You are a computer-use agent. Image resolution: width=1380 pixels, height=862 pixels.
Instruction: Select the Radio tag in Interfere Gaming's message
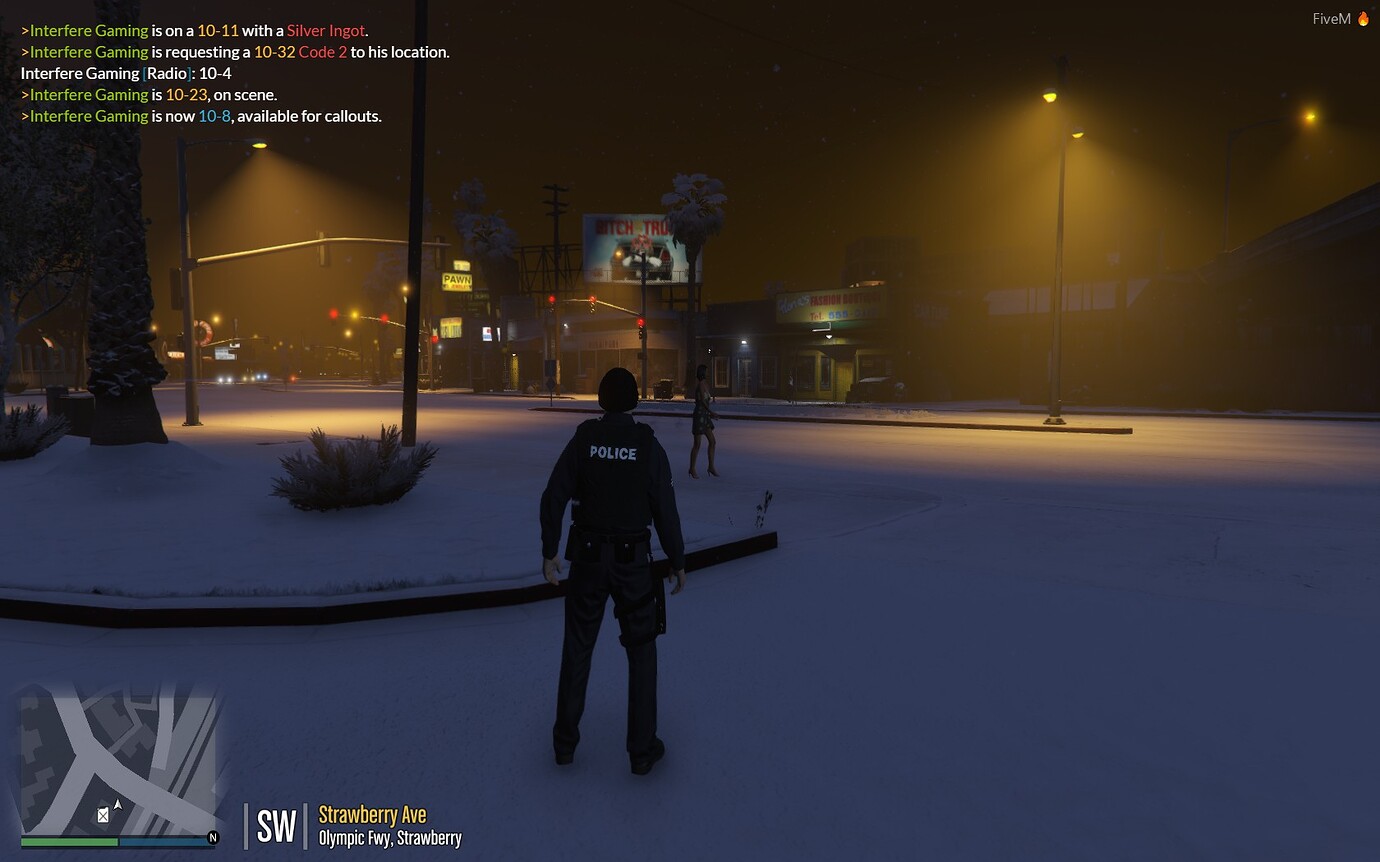click(x=164, y=73)
